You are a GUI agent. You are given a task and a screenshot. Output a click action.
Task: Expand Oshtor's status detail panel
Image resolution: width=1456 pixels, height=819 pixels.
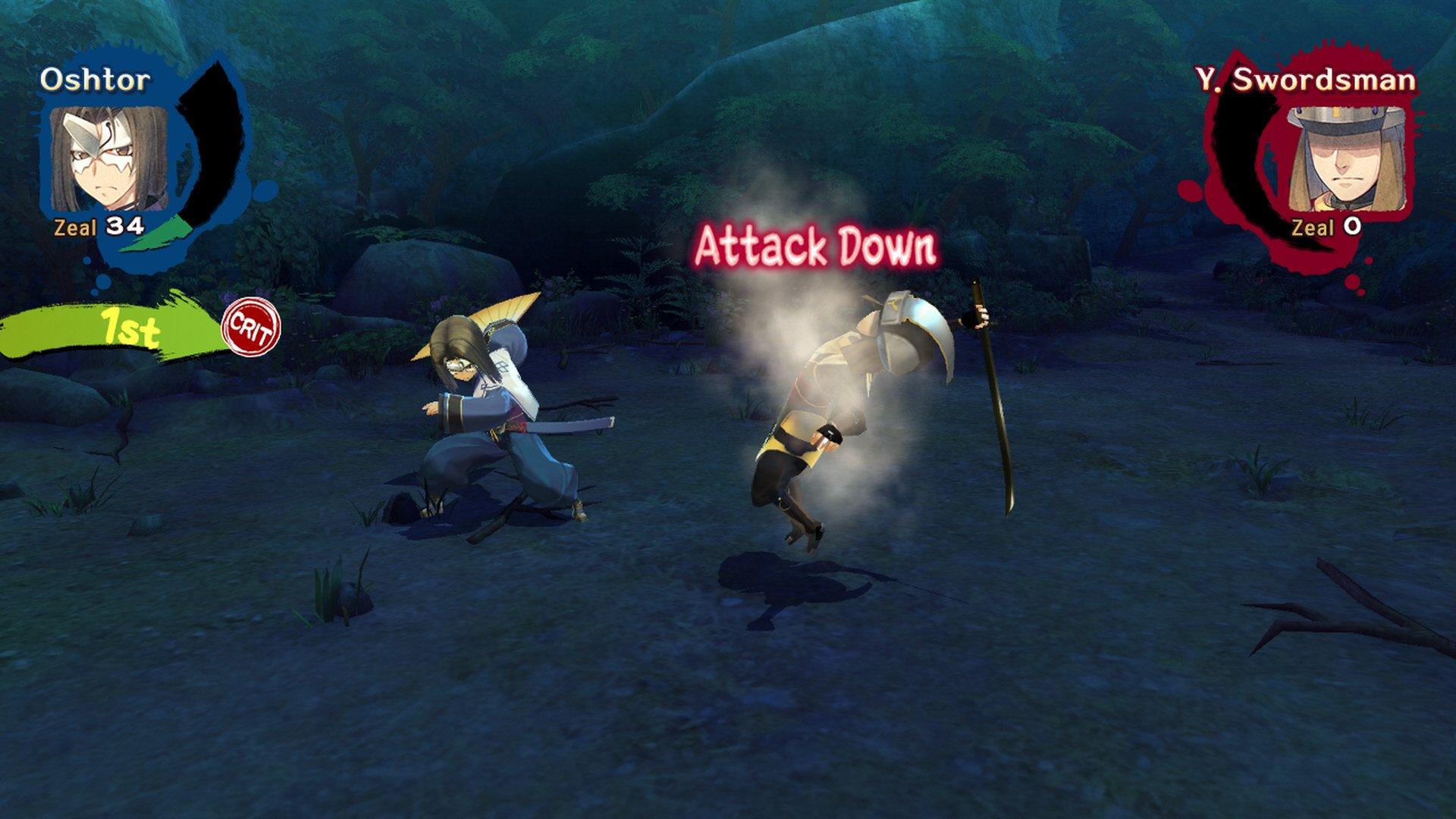[106, 159]
